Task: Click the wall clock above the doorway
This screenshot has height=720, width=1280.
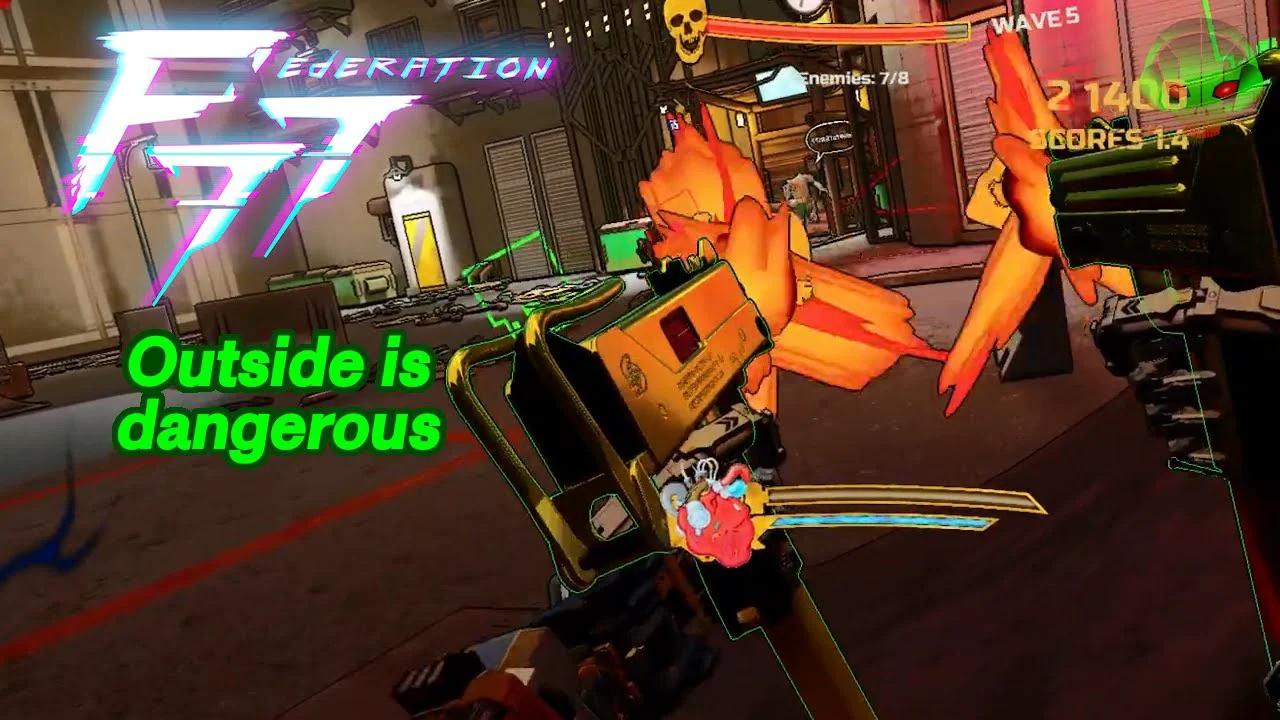Action: tap(800, 8)
